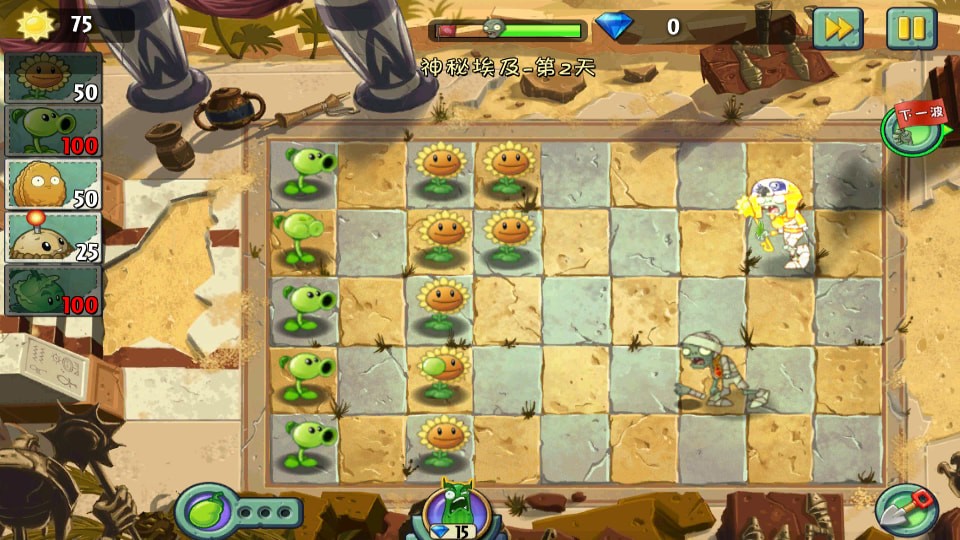The height and width of the screenshot is (540, 960).
Task: Activate the shovel tool
Action: (x=906, y=509)
